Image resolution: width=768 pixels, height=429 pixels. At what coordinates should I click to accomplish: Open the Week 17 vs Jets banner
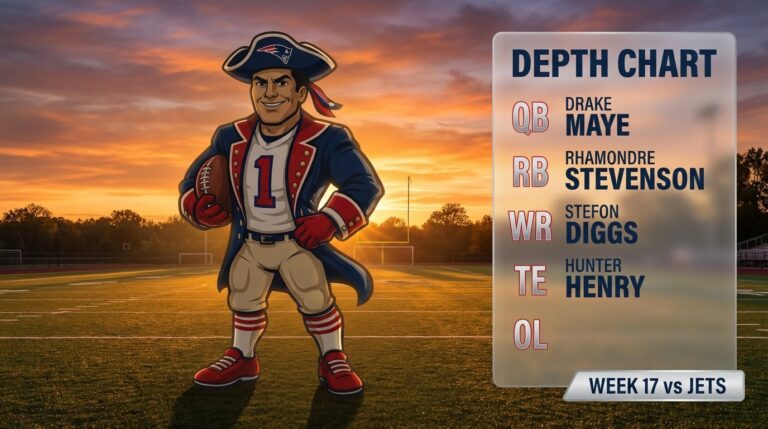click(654, 385)
